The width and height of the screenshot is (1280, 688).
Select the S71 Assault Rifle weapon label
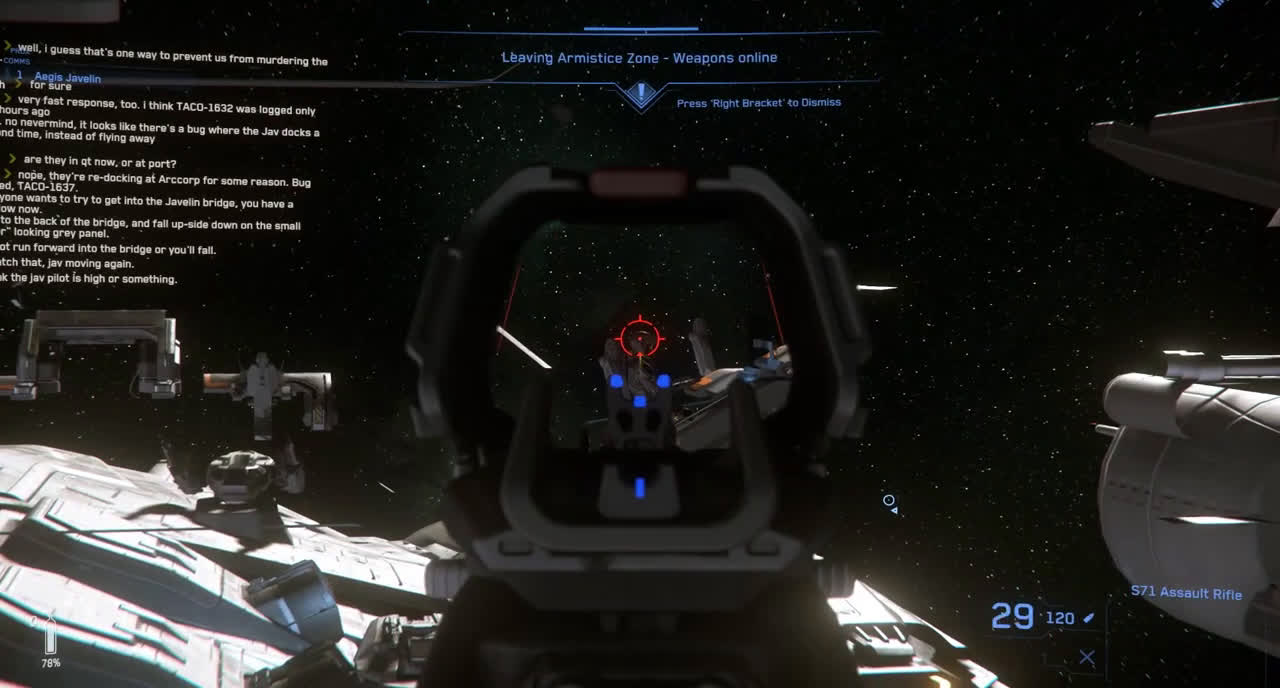tap(1186, 593)
